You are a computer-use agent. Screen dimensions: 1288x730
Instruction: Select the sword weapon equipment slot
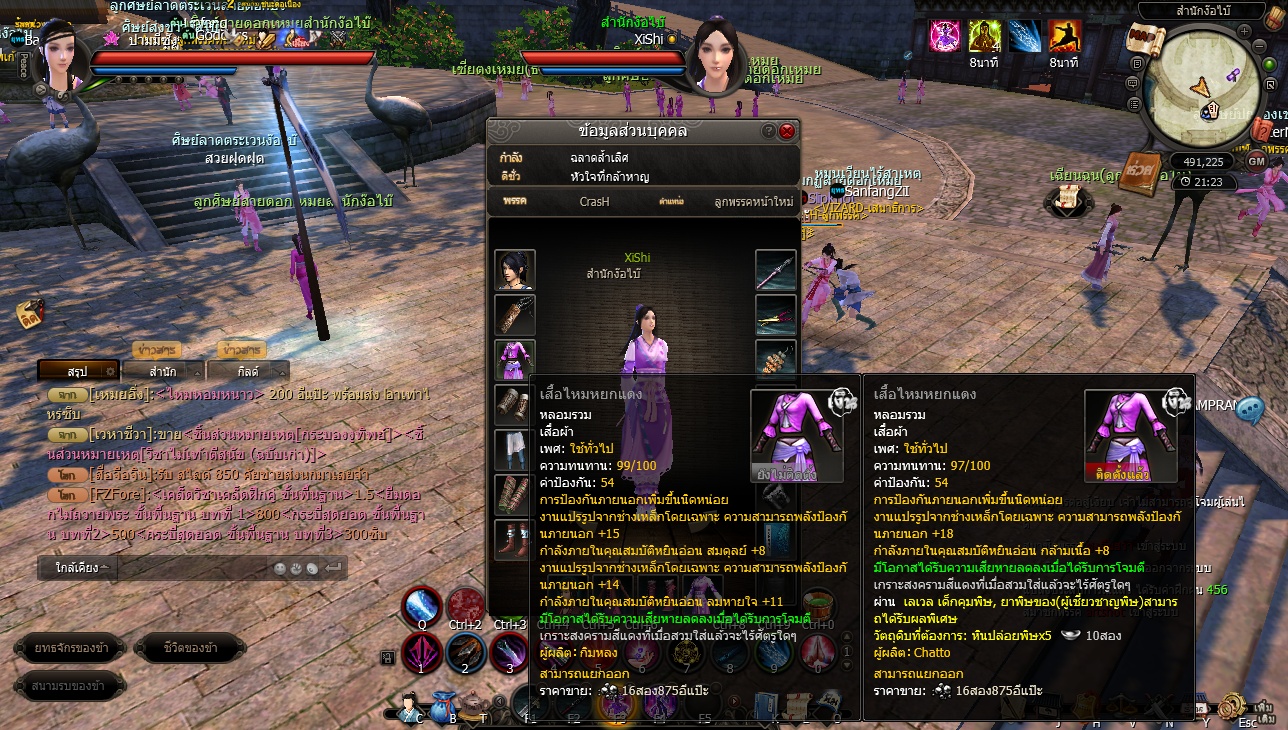pyautogui.click(x=775, y=270)
